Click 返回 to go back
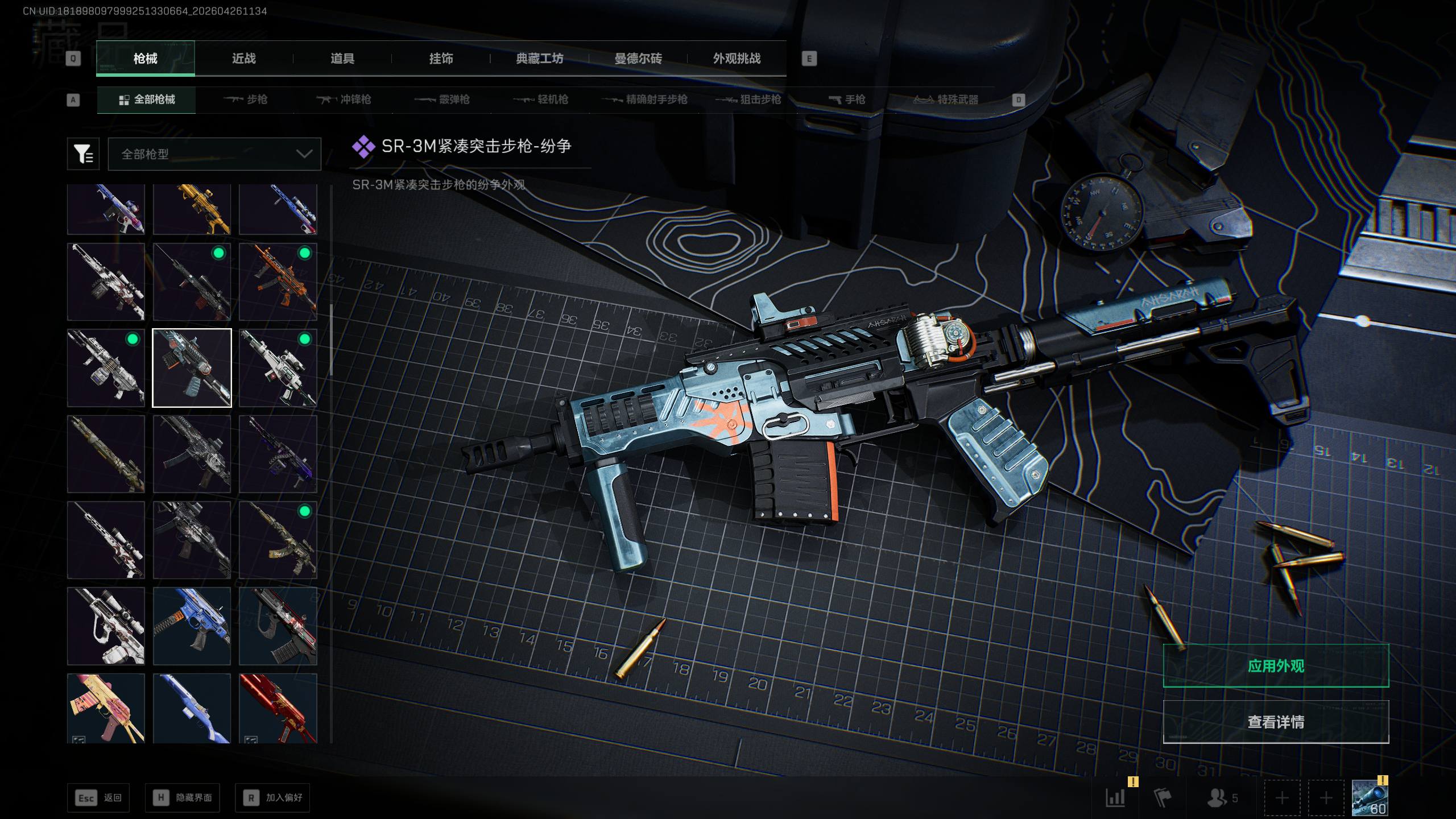The image size is (1456, 819). coord(98,797)
